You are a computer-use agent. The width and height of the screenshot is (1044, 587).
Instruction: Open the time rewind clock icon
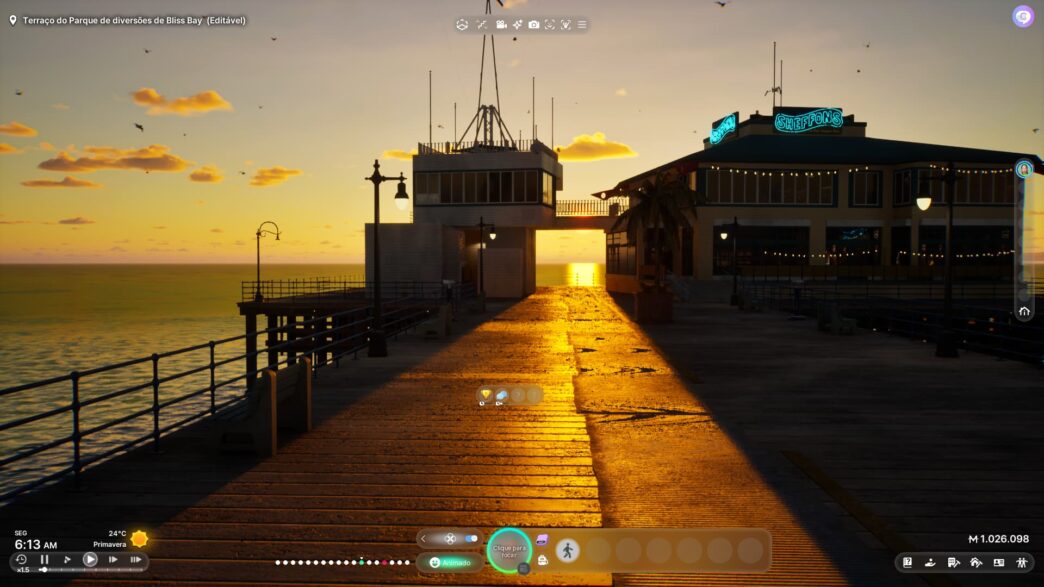click(x=21, y=560)
